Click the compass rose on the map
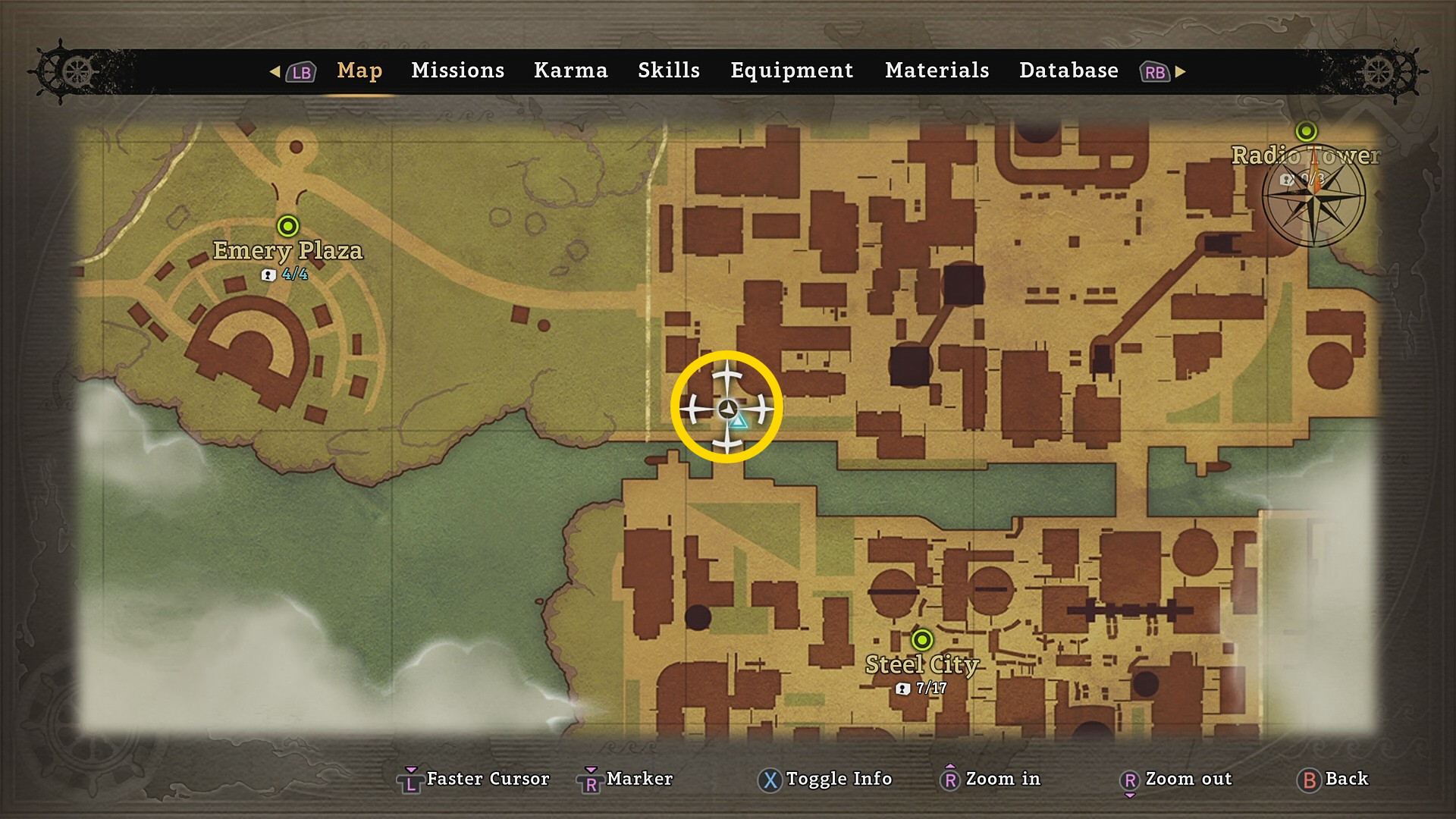The height and width of the screenshot is (819, 1456). [x=1313, y=197]
